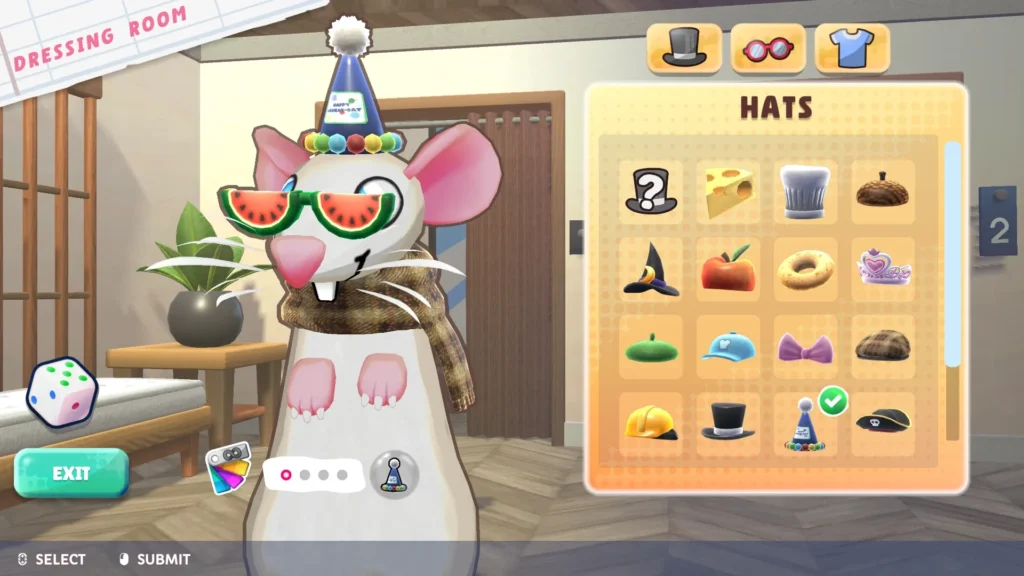Select the question mark mystery hat
Image resolution: width=1024 pixels, height=576 pixels.
650,191
